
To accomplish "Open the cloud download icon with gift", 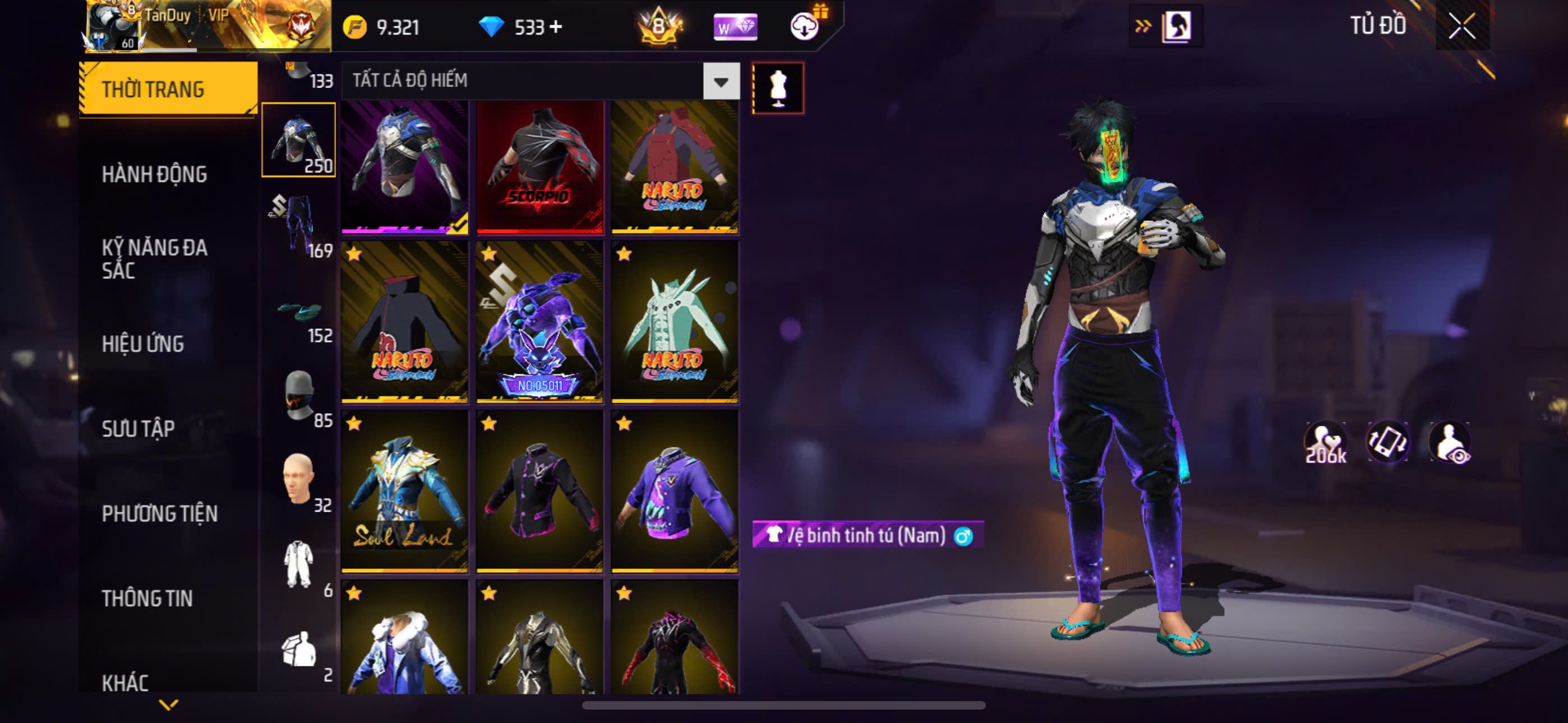I will tap(805, 26).
